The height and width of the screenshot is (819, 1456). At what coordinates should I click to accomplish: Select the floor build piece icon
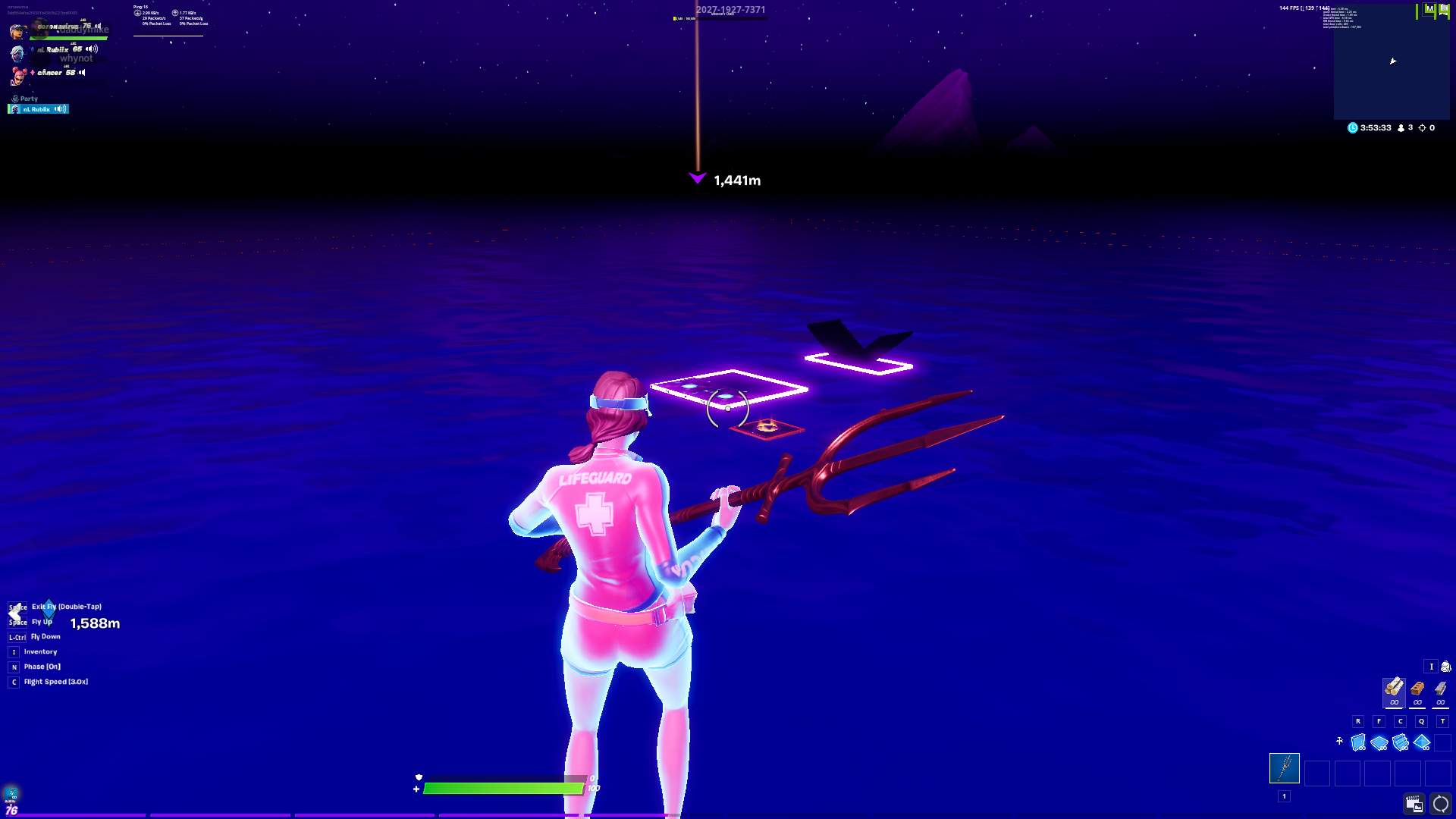(1379, 742)
